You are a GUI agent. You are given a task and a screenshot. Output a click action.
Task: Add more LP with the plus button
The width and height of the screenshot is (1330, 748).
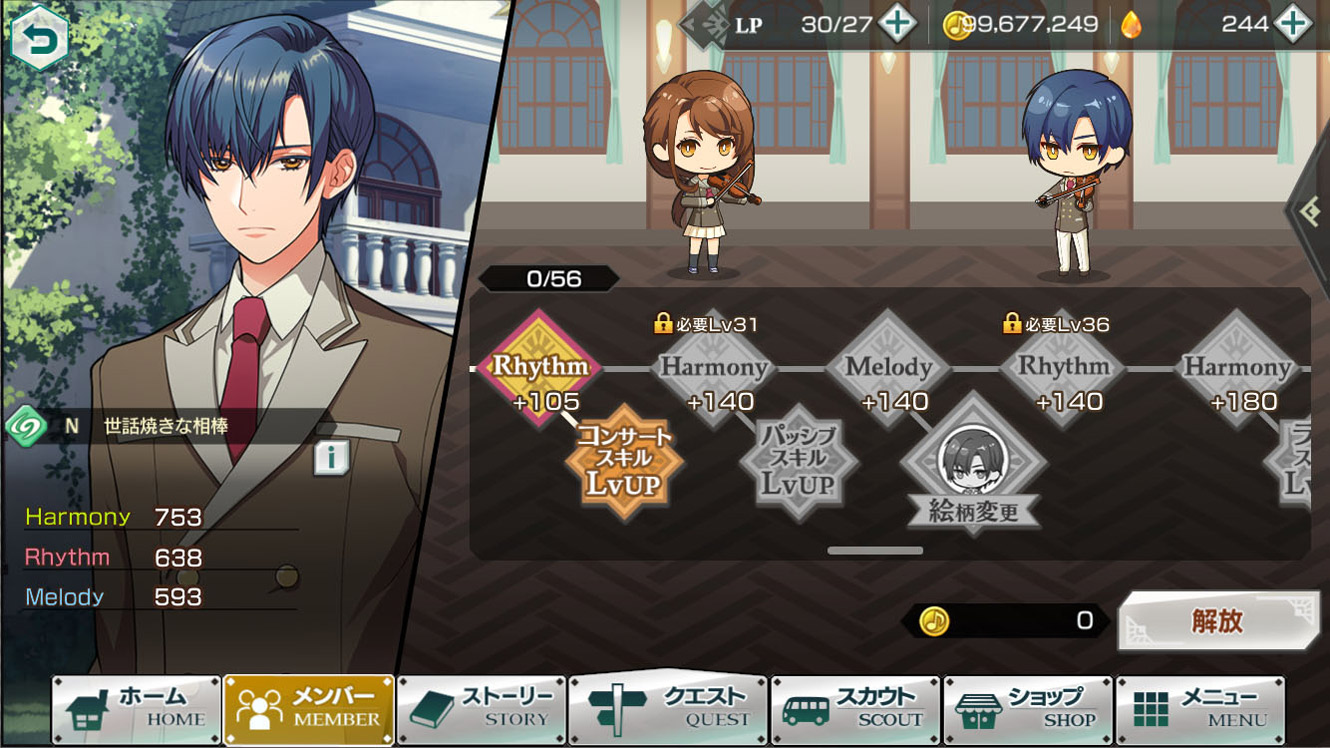click(x=897, y=24)
